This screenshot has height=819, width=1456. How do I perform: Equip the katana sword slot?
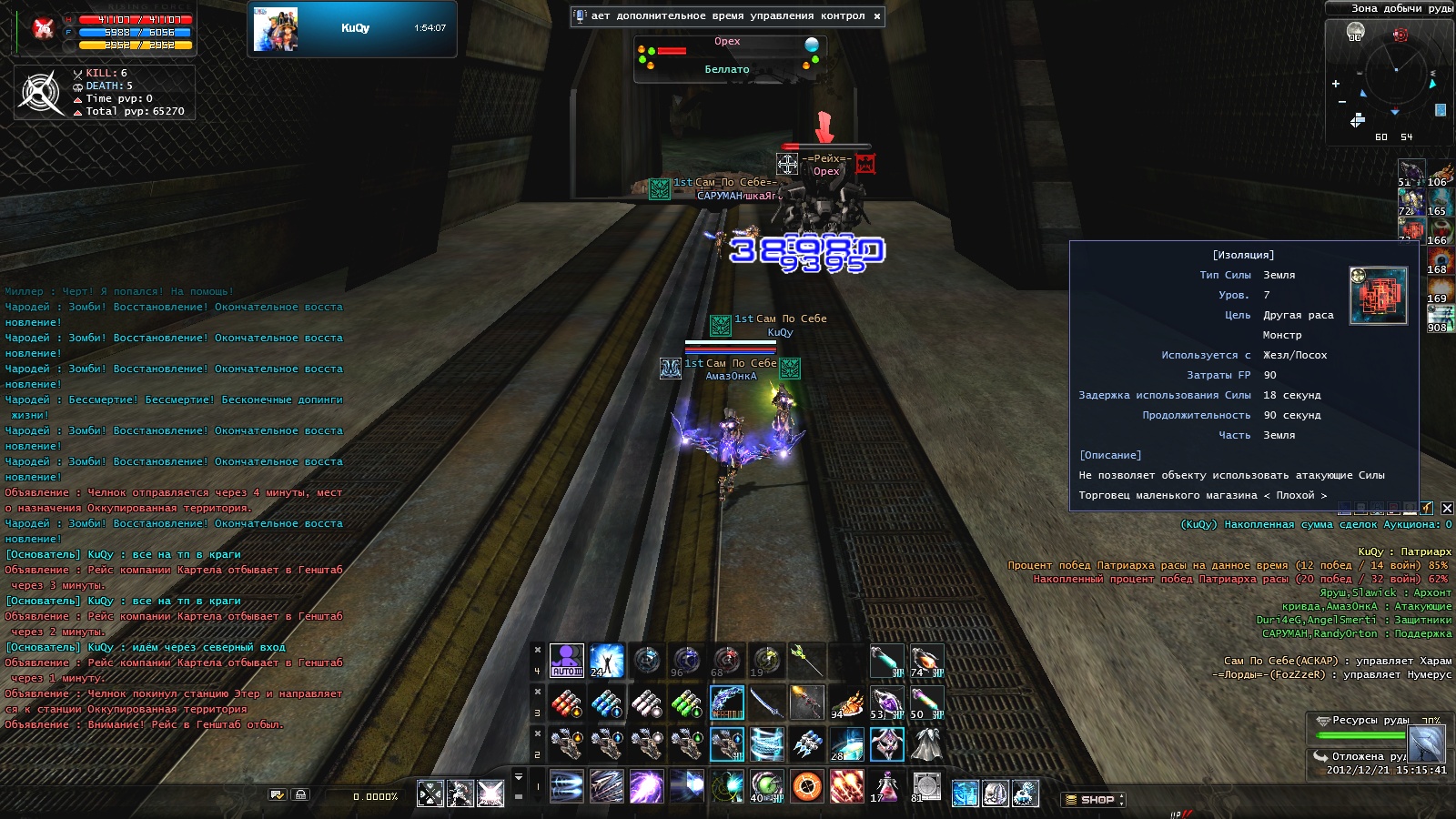(766, 703)
